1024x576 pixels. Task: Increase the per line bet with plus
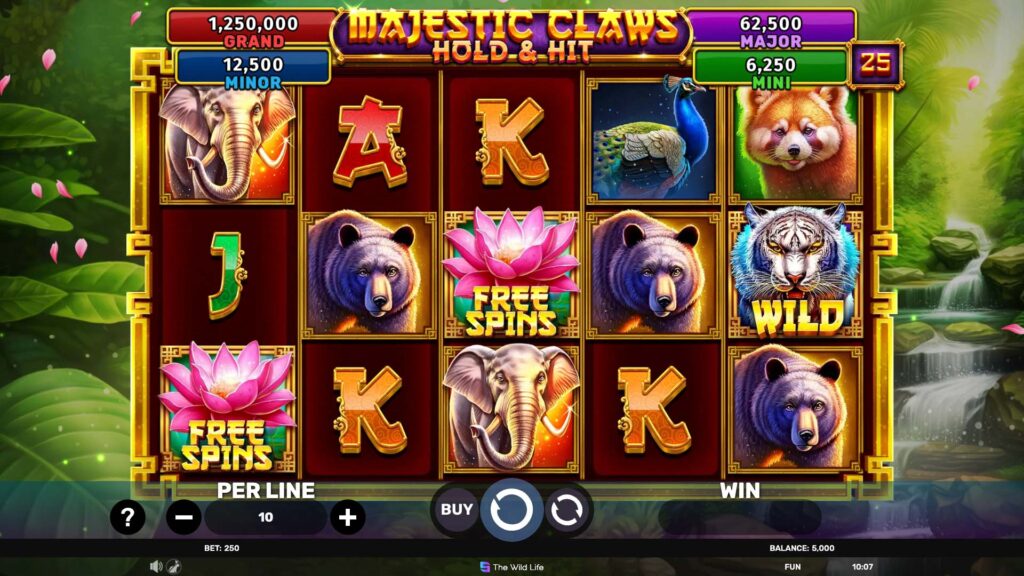347,517
